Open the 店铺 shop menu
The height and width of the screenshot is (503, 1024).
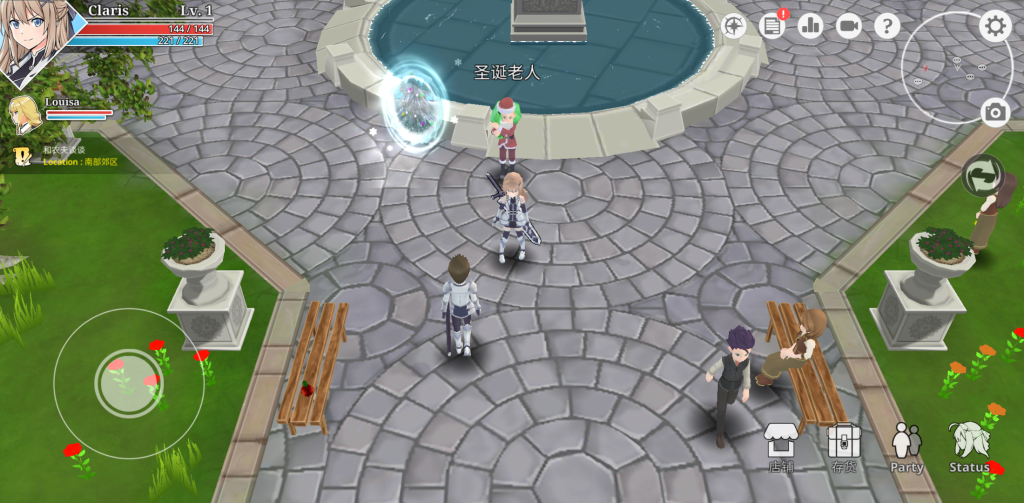pyautogui.click(x=781, y=445)
